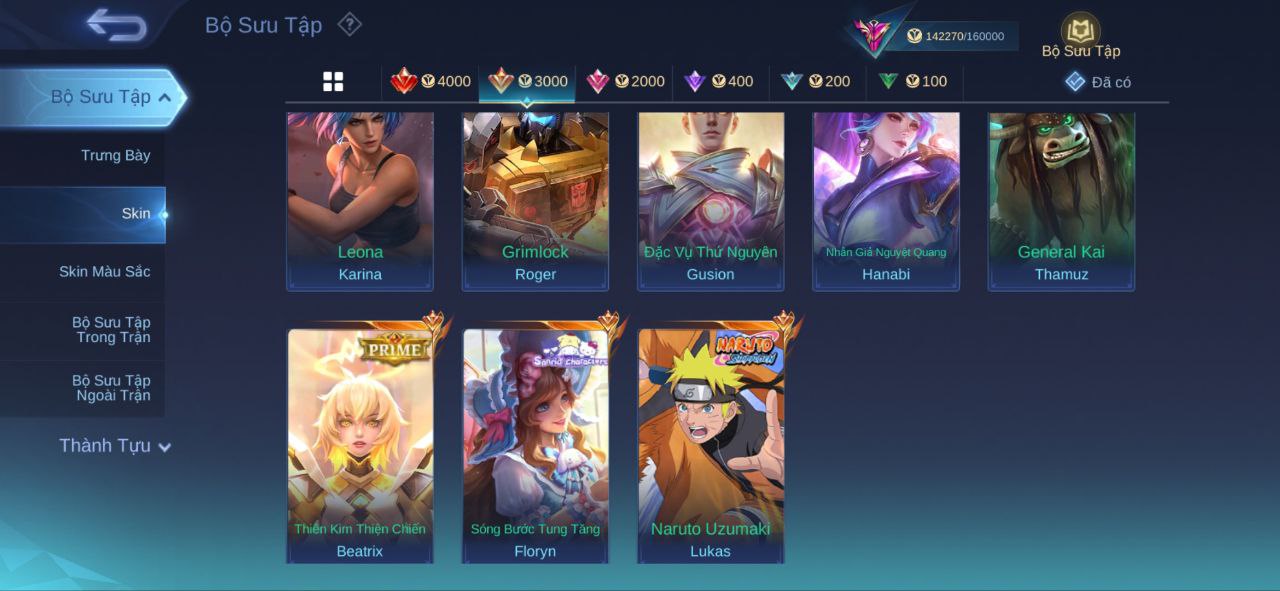This screenshot has width=1280, height=591.
Task: Show all skins with the grid tab
Action: tap(333, 82)
